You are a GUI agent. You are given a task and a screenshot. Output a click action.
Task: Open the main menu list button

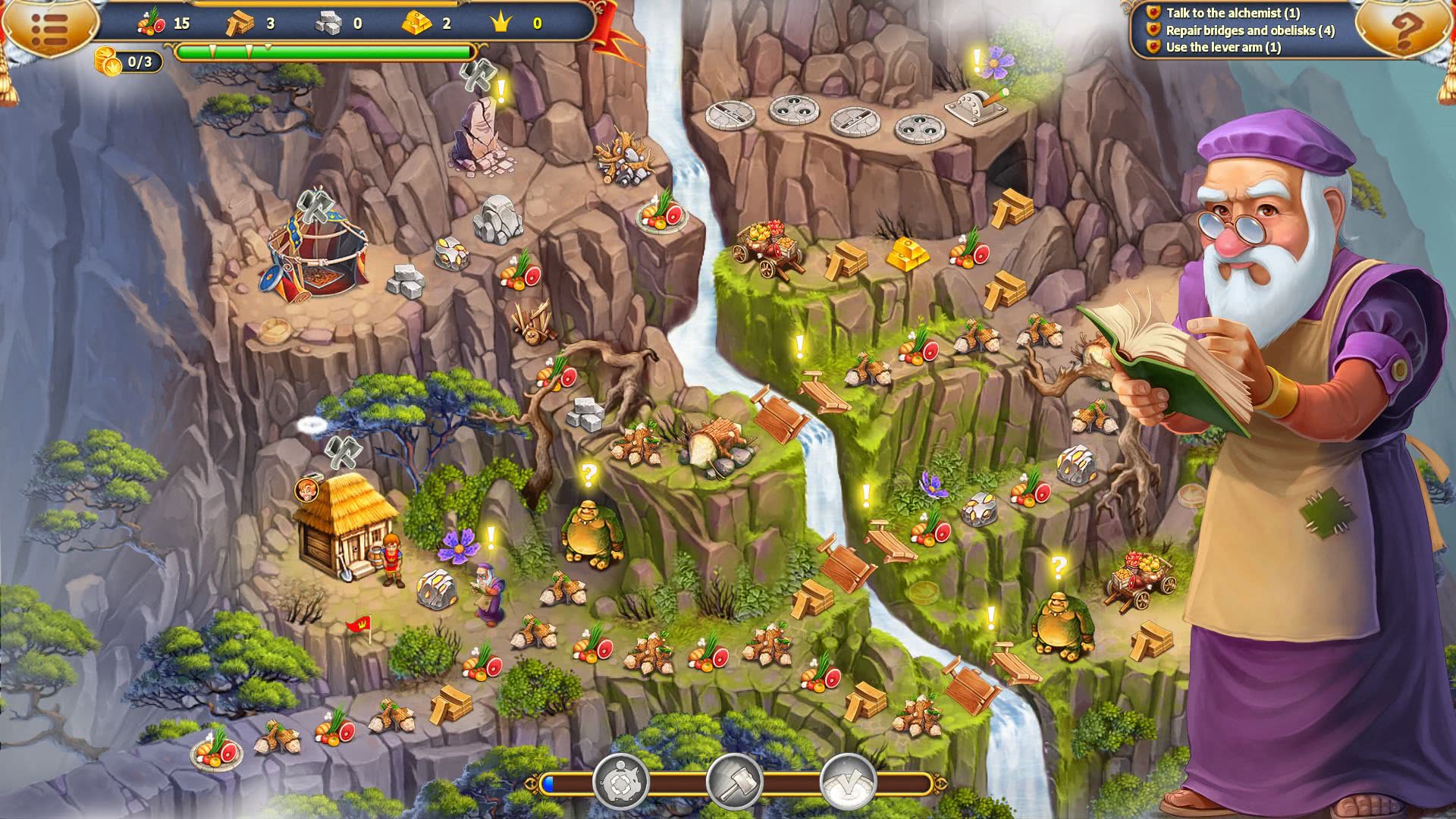click(50, 29)
